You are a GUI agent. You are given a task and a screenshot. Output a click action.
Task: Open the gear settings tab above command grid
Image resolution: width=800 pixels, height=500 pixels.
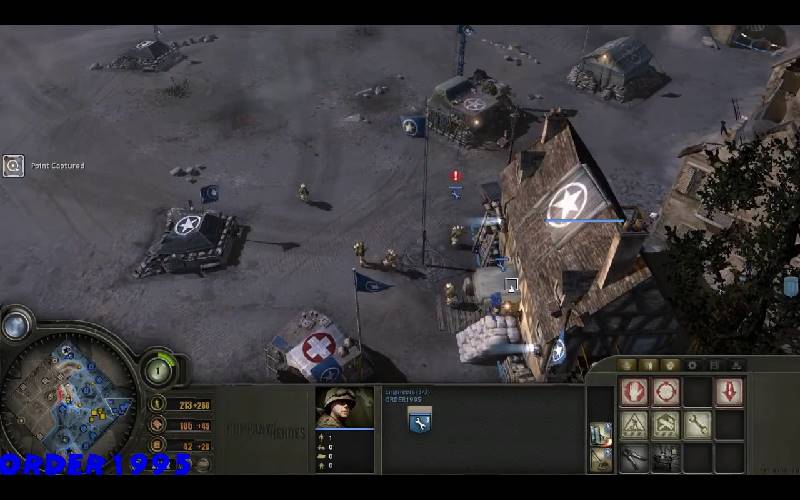coord(691,365)
